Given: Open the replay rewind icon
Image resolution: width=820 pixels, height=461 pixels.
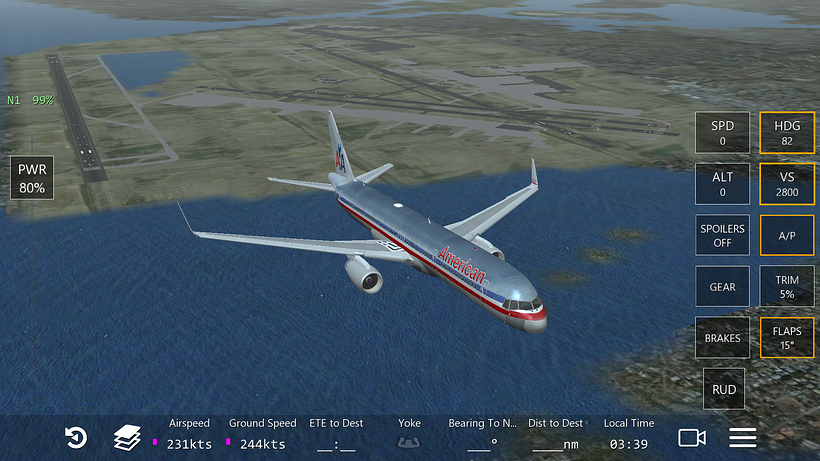Looking at the screenshot, I should coord(75,438).
